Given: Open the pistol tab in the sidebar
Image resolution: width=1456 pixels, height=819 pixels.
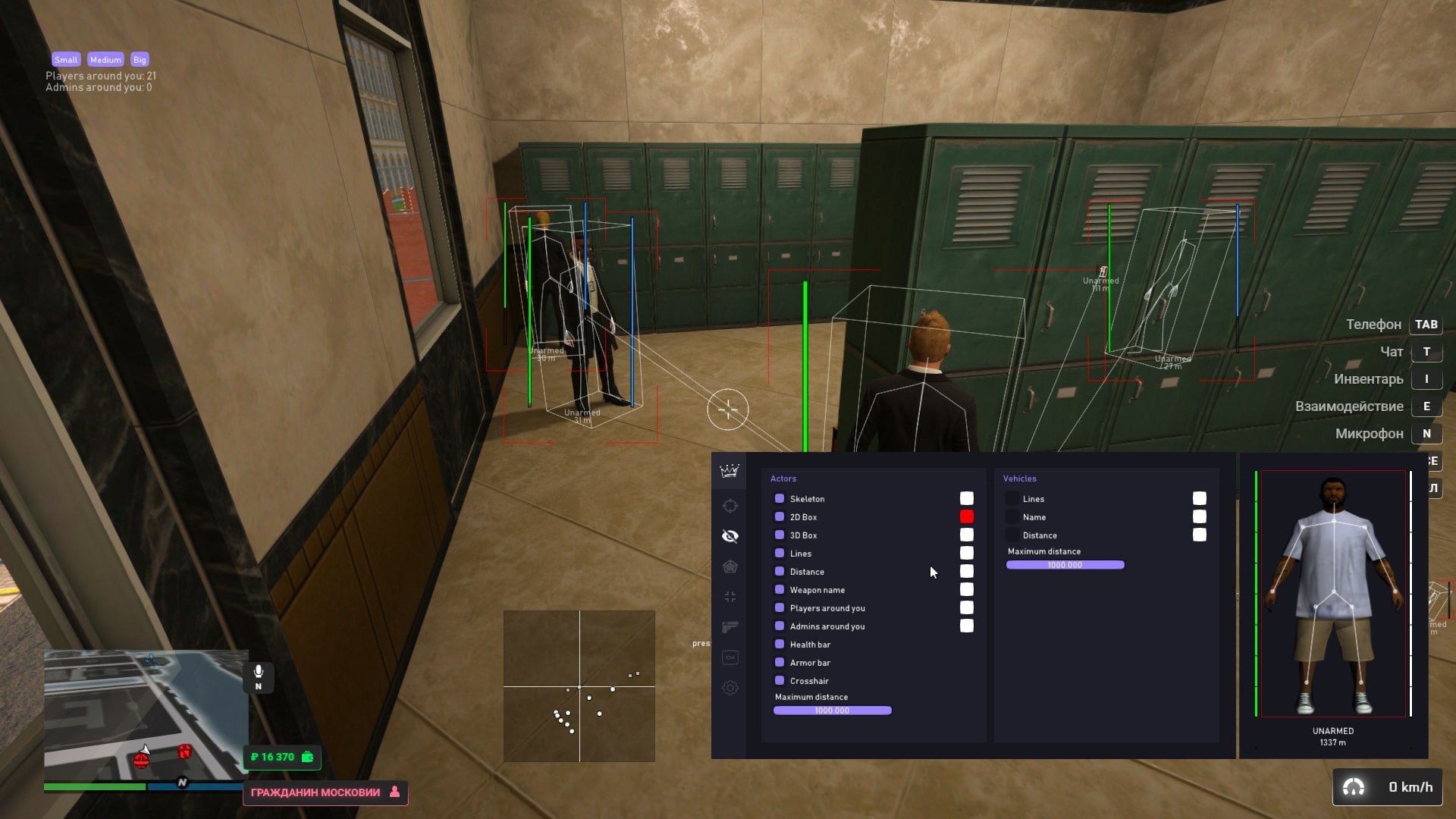Looking at the screenshot, I should [730, 627].
